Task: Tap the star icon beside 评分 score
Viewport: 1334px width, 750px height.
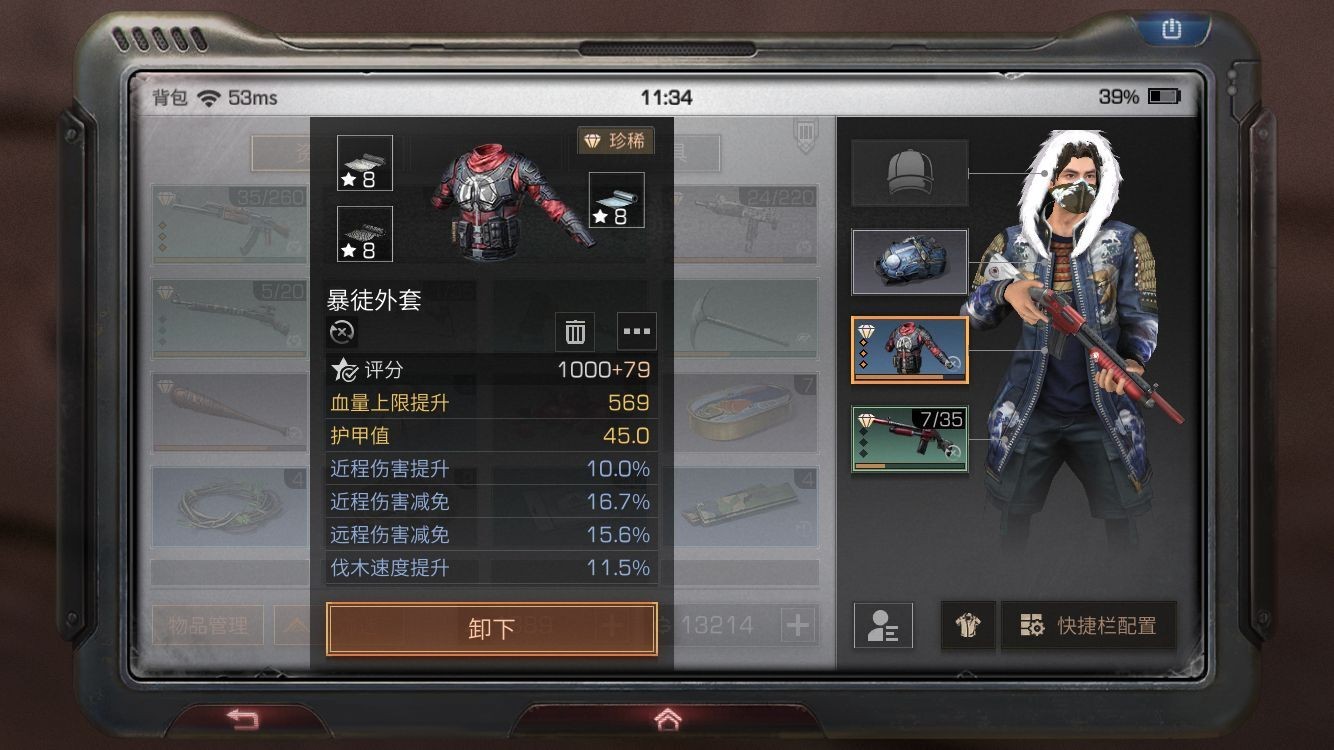Action: tap(344, 369)
